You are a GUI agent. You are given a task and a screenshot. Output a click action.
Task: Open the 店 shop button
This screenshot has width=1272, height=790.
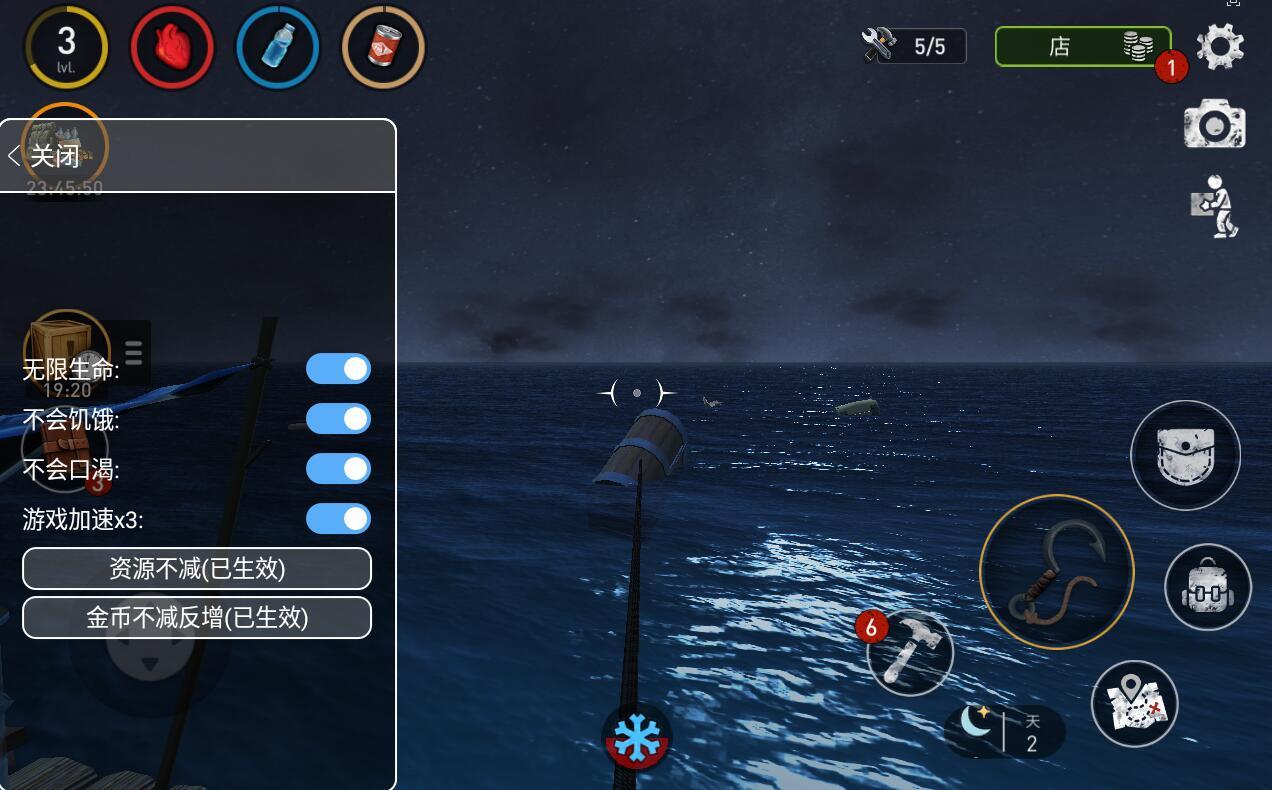(x=1082, y=46)
